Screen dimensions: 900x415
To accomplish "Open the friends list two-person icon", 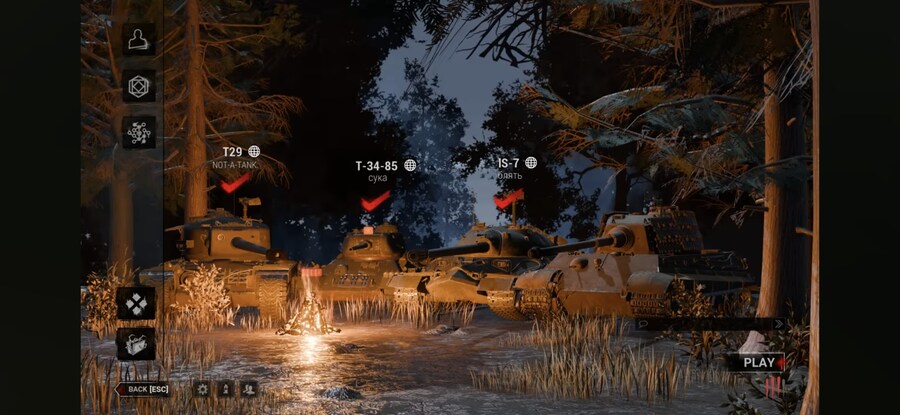I will point(248,389).
